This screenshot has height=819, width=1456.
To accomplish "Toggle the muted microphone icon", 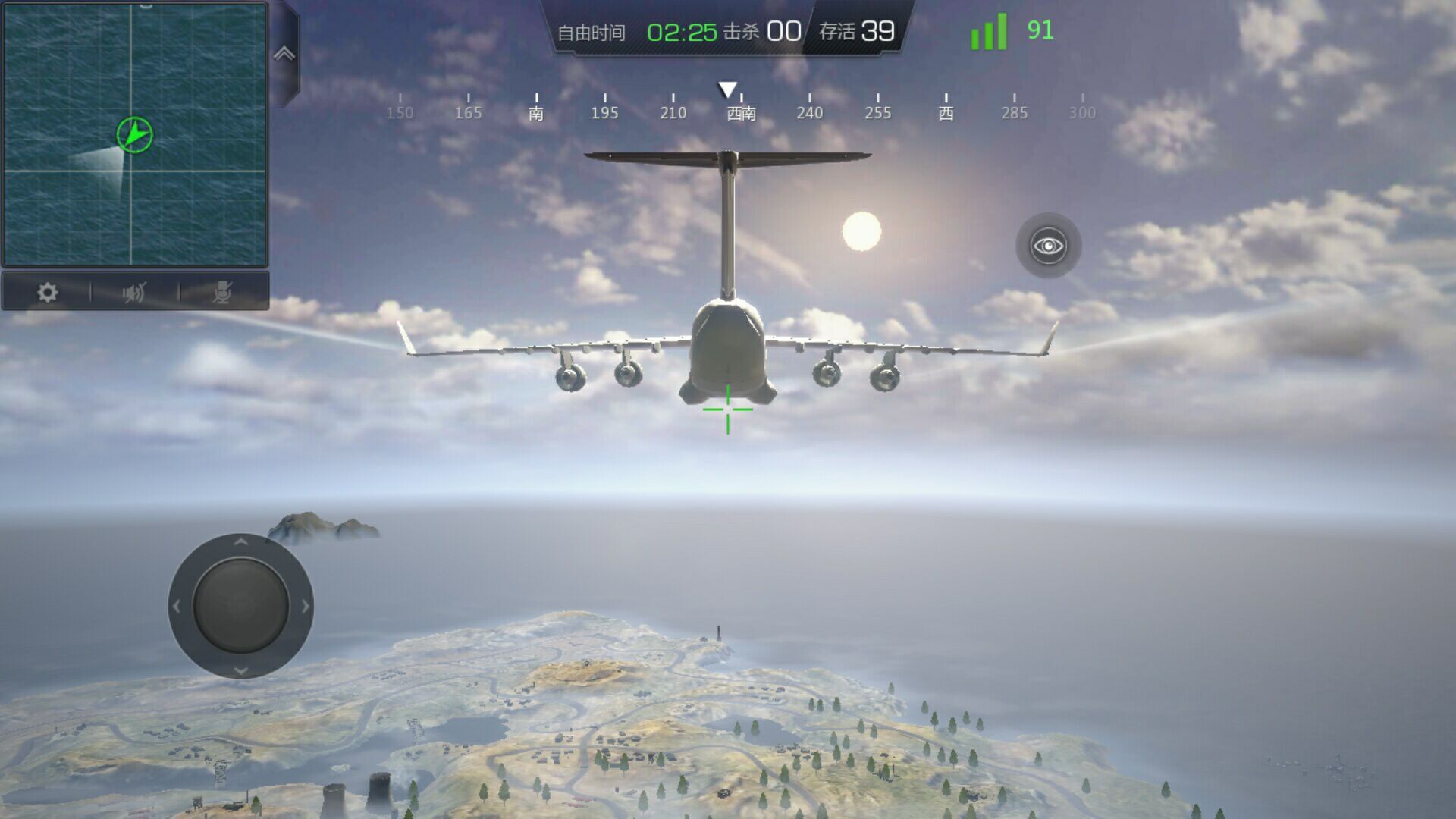I will tap(222, 293).
